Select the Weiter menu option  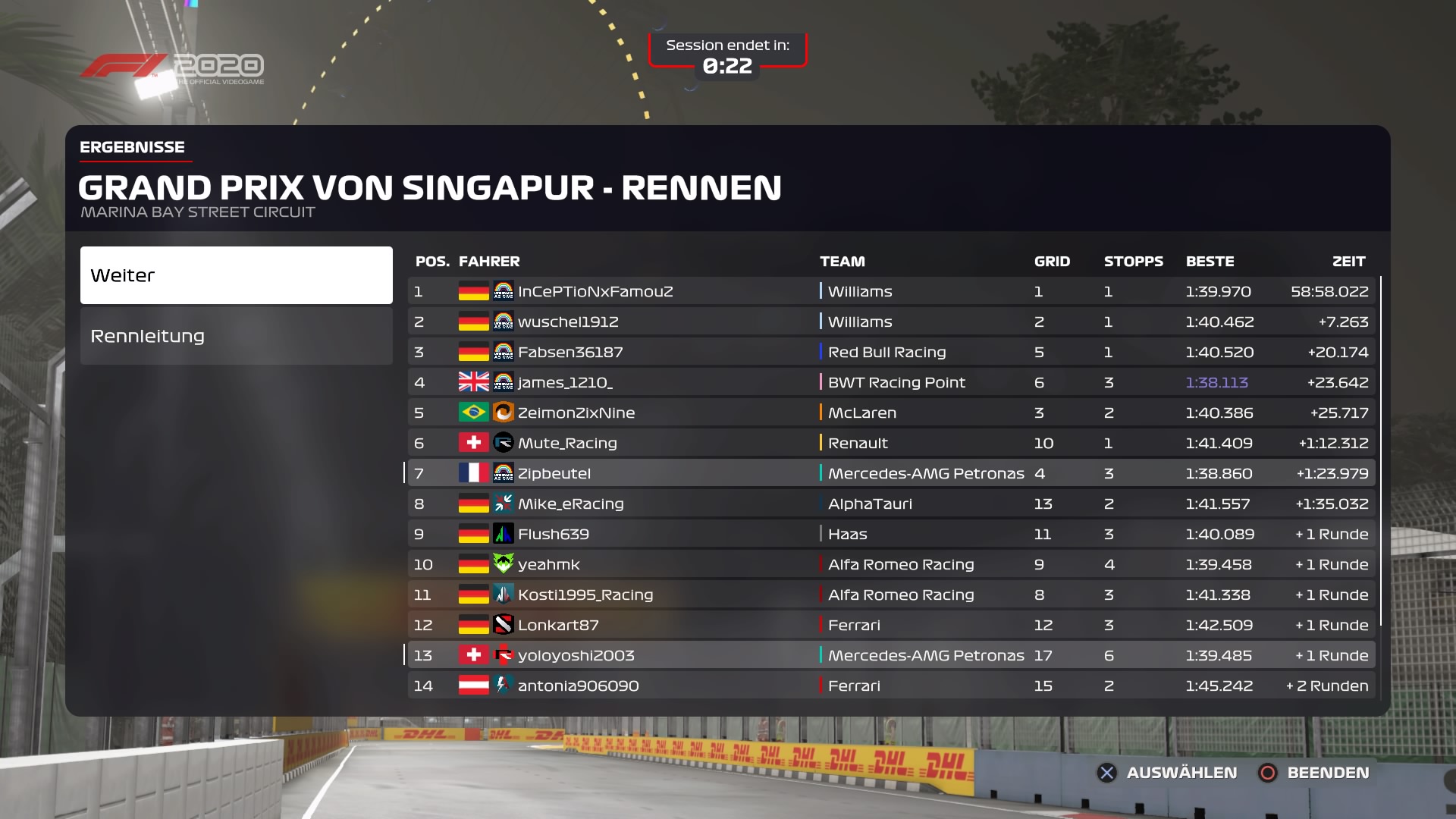pyautogui.click(x=236, y=275)
